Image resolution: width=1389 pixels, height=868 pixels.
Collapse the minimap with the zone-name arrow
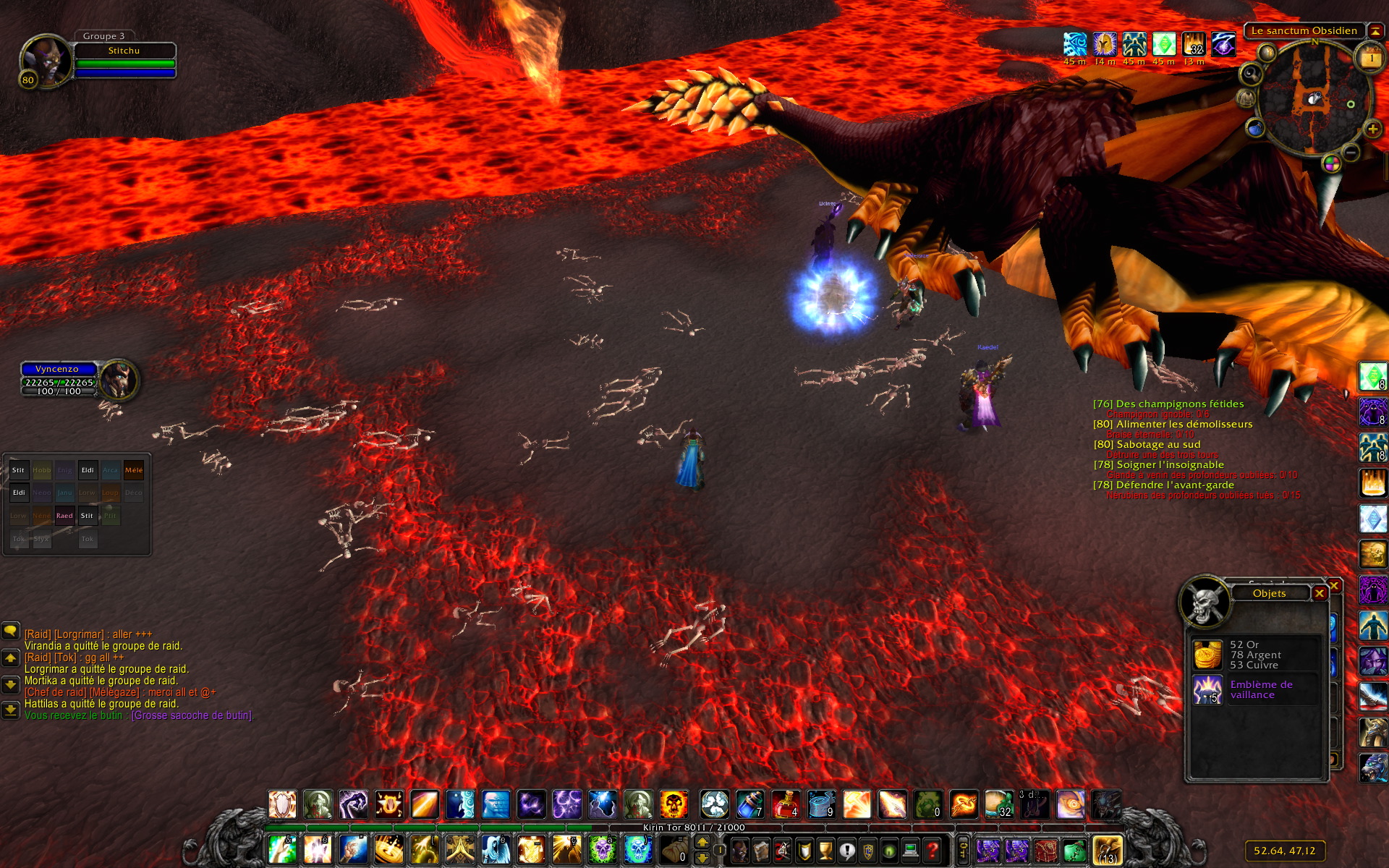tap(1375, 31)
